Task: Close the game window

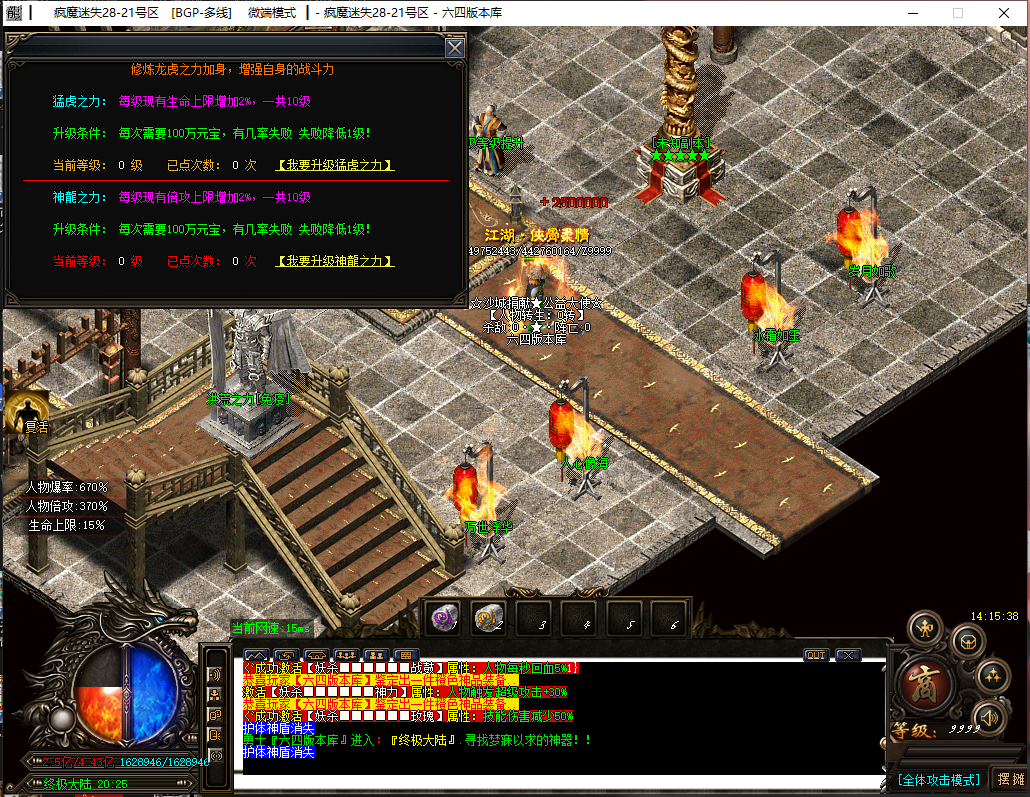Action: click(x=1002, y=13)
